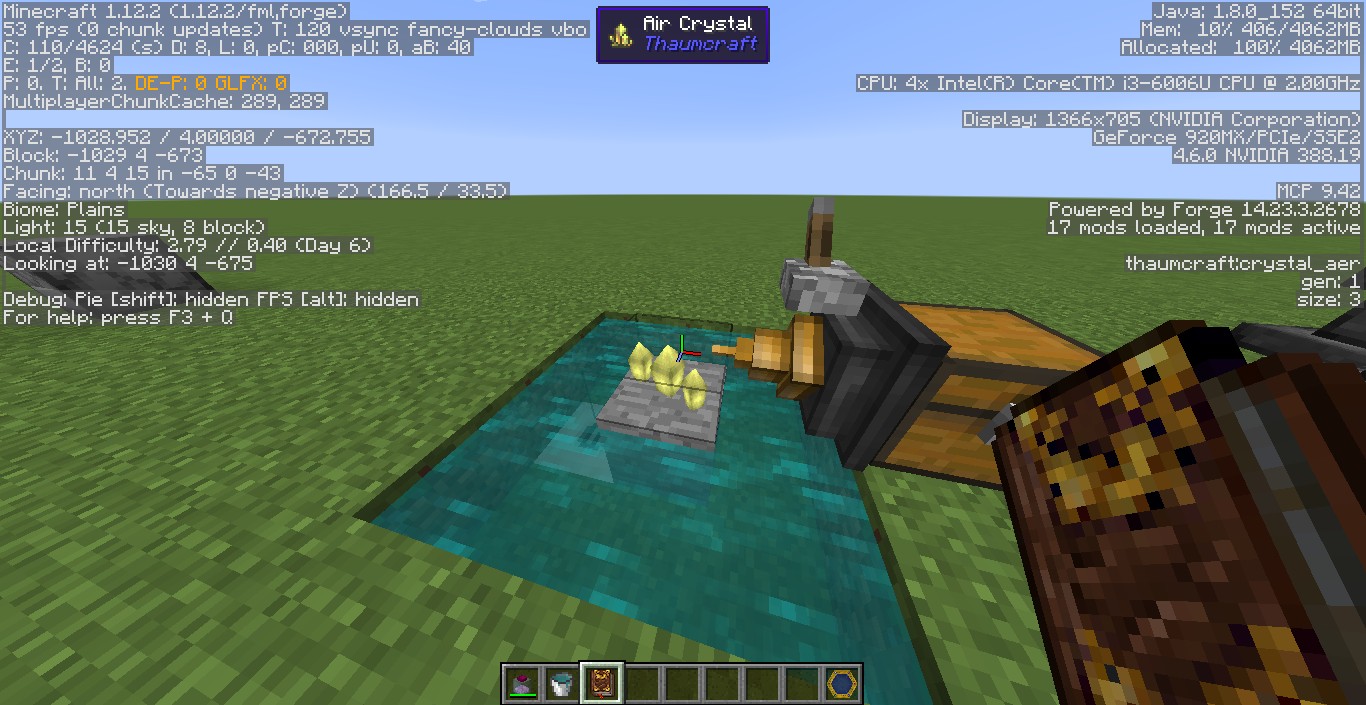The width and height of the screenshot is (1366, 705).
Task: Choose the Thaumonomicon book hotbar slot
Action: click(602, 684)
